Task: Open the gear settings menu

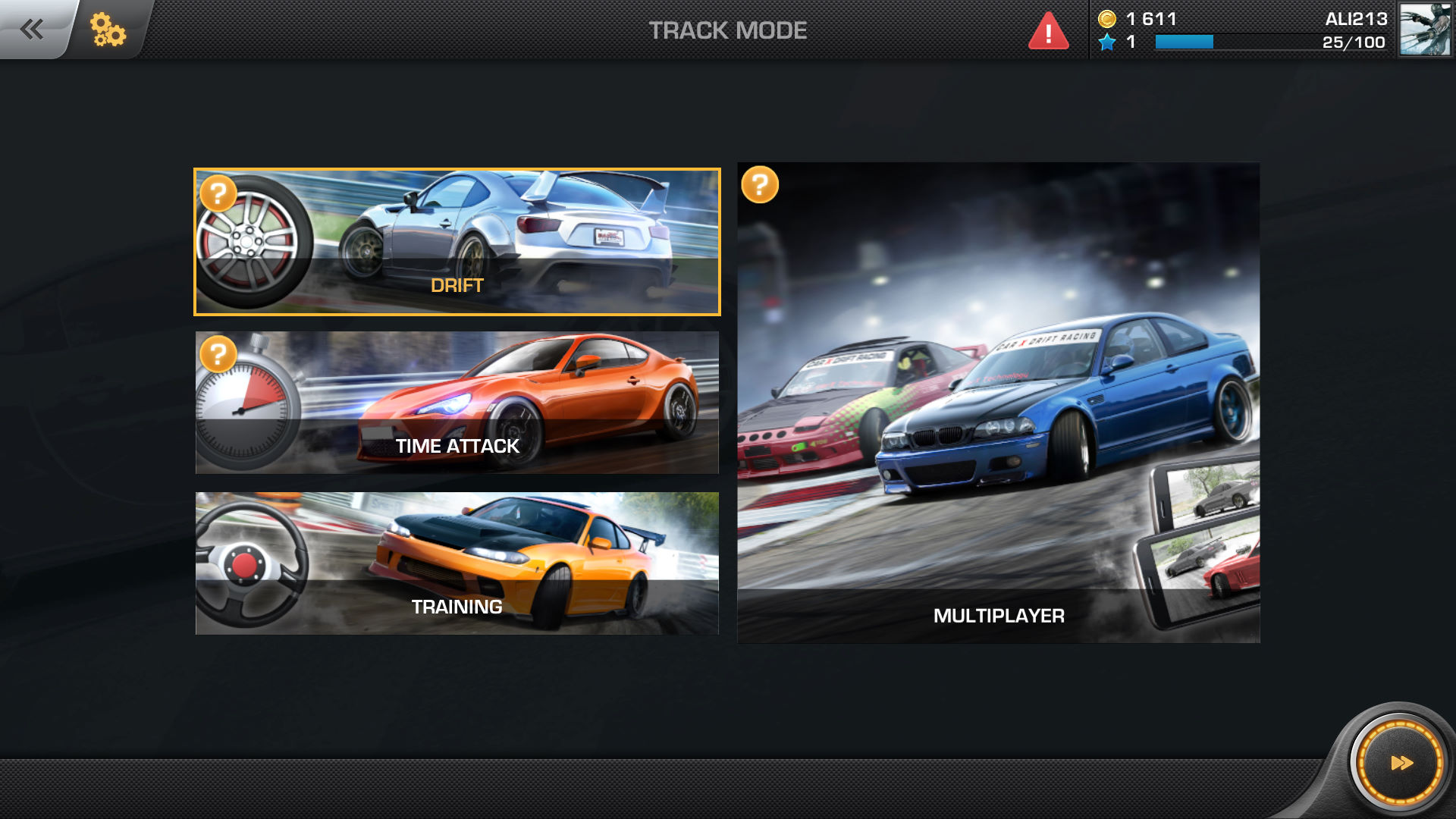Action: click(x=108, y=30)
